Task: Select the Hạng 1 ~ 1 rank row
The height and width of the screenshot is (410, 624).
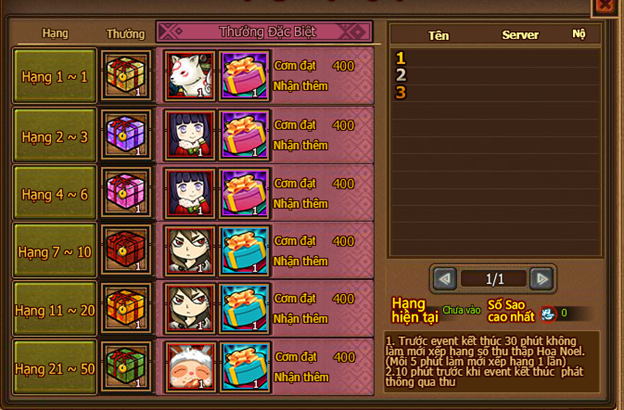Action: 53,75
